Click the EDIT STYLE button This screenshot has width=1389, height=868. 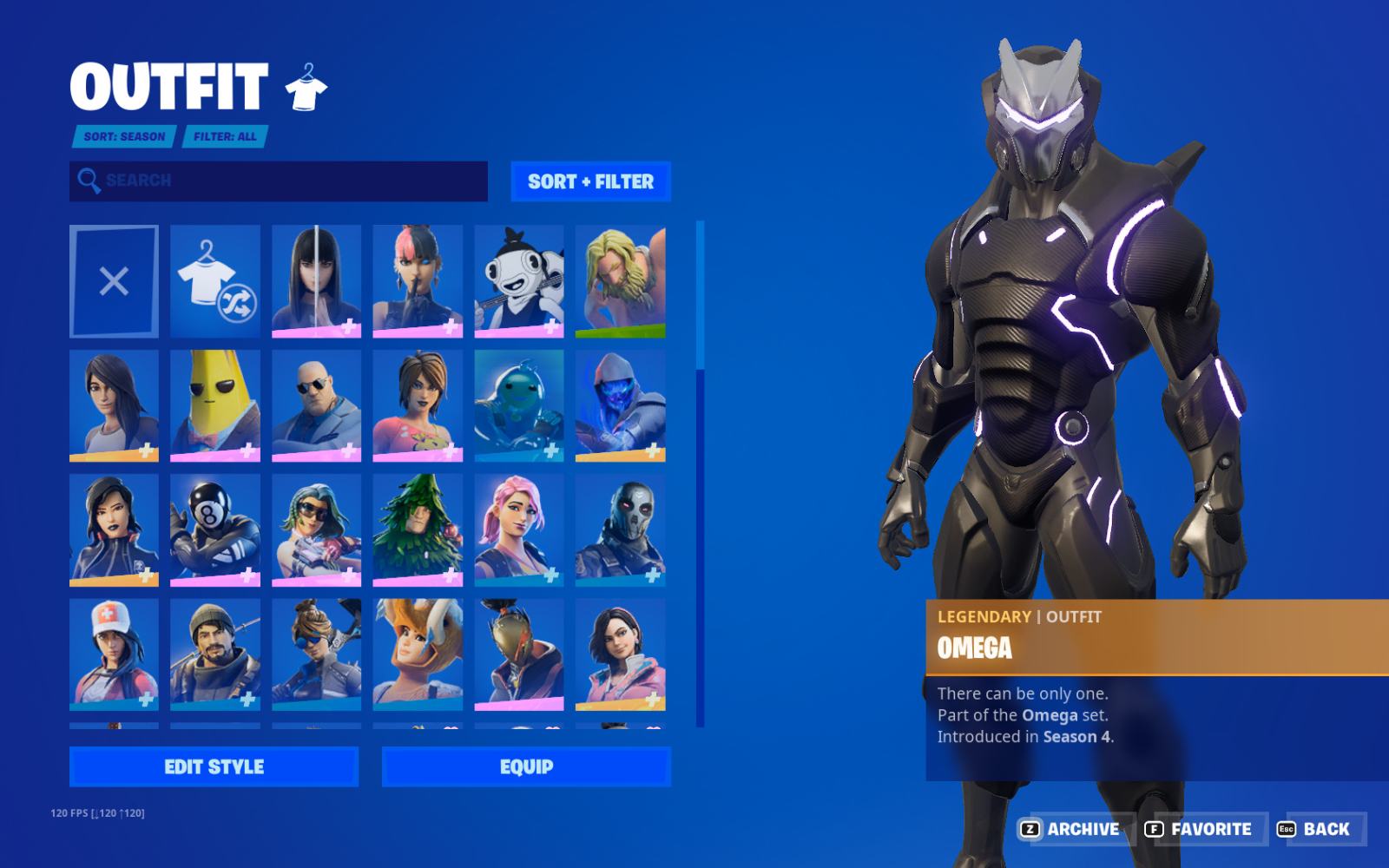coord(214,766)
